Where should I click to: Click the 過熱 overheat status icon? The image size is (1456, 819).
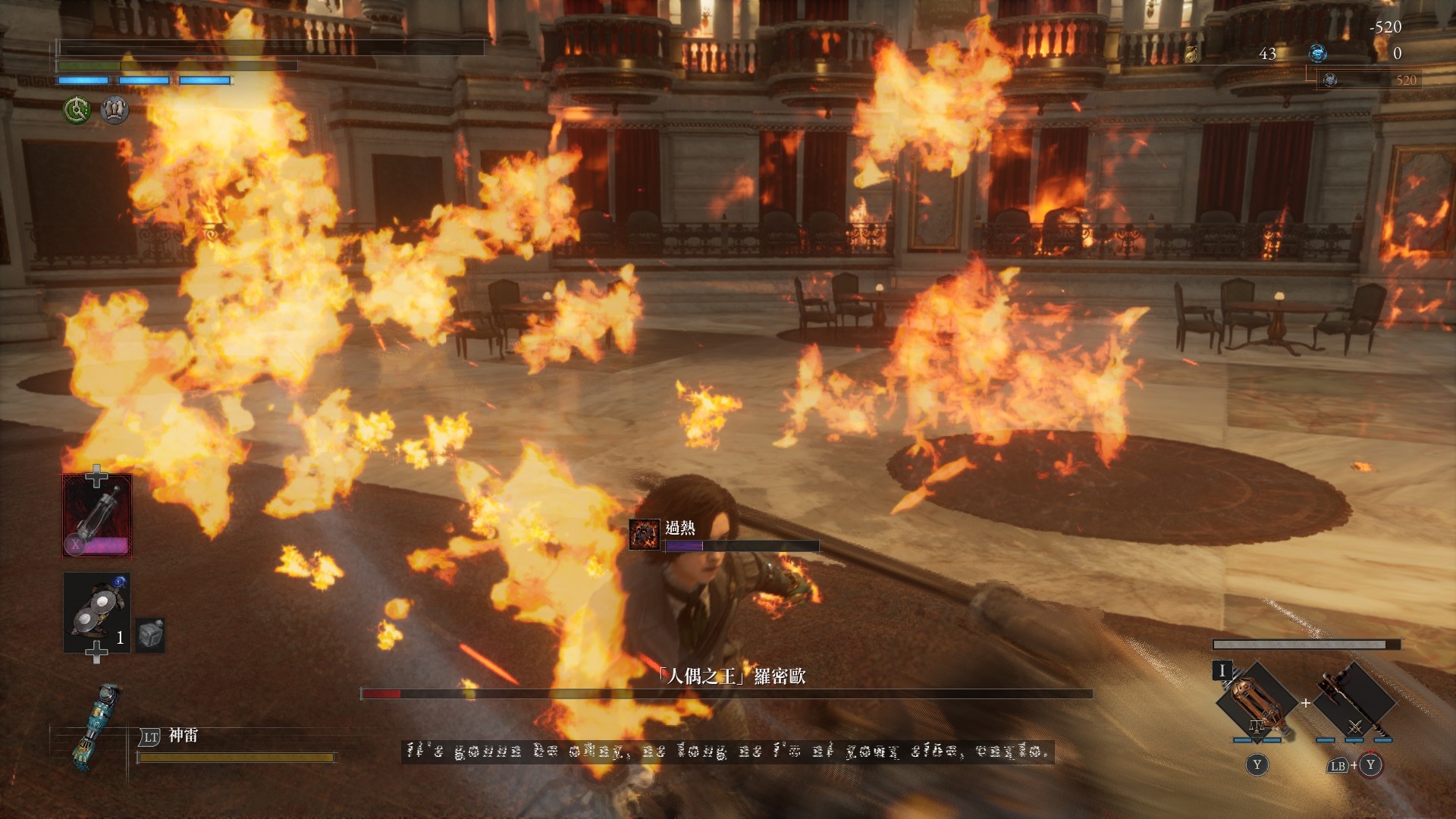click(645, 534)
